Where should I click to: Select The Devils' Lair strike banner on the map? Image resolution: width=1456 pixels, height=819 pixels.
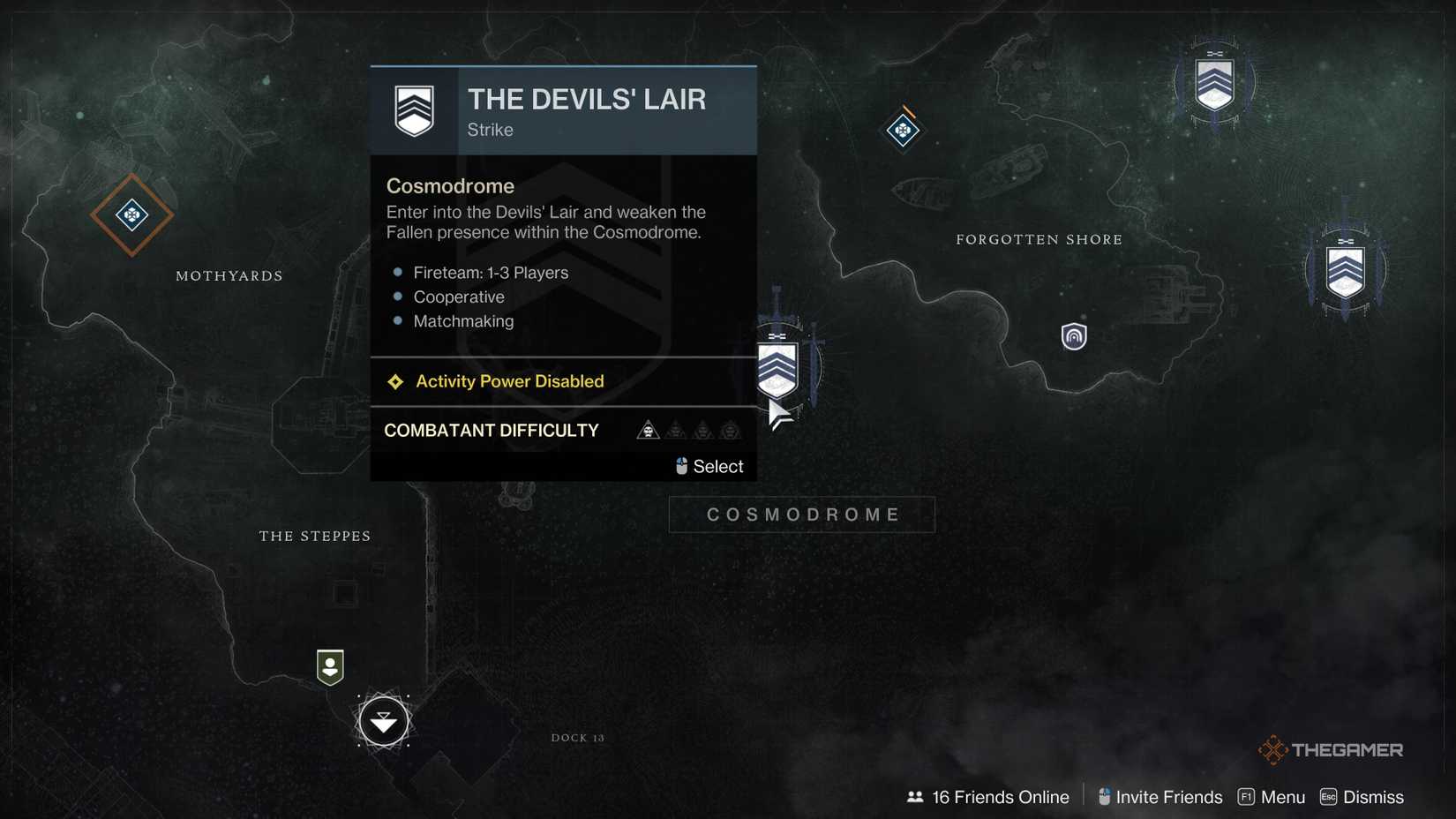(x=777, y=366)
